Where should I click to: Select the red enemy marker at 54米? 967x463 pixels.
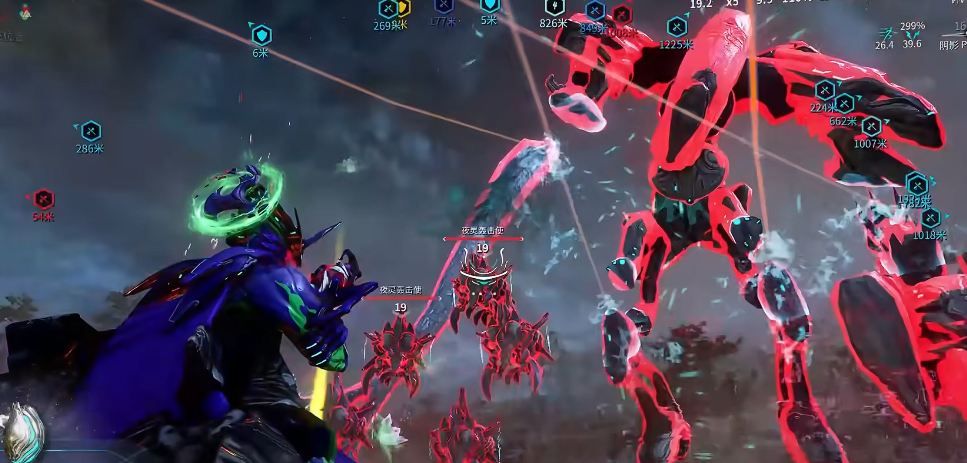[43, 199]
